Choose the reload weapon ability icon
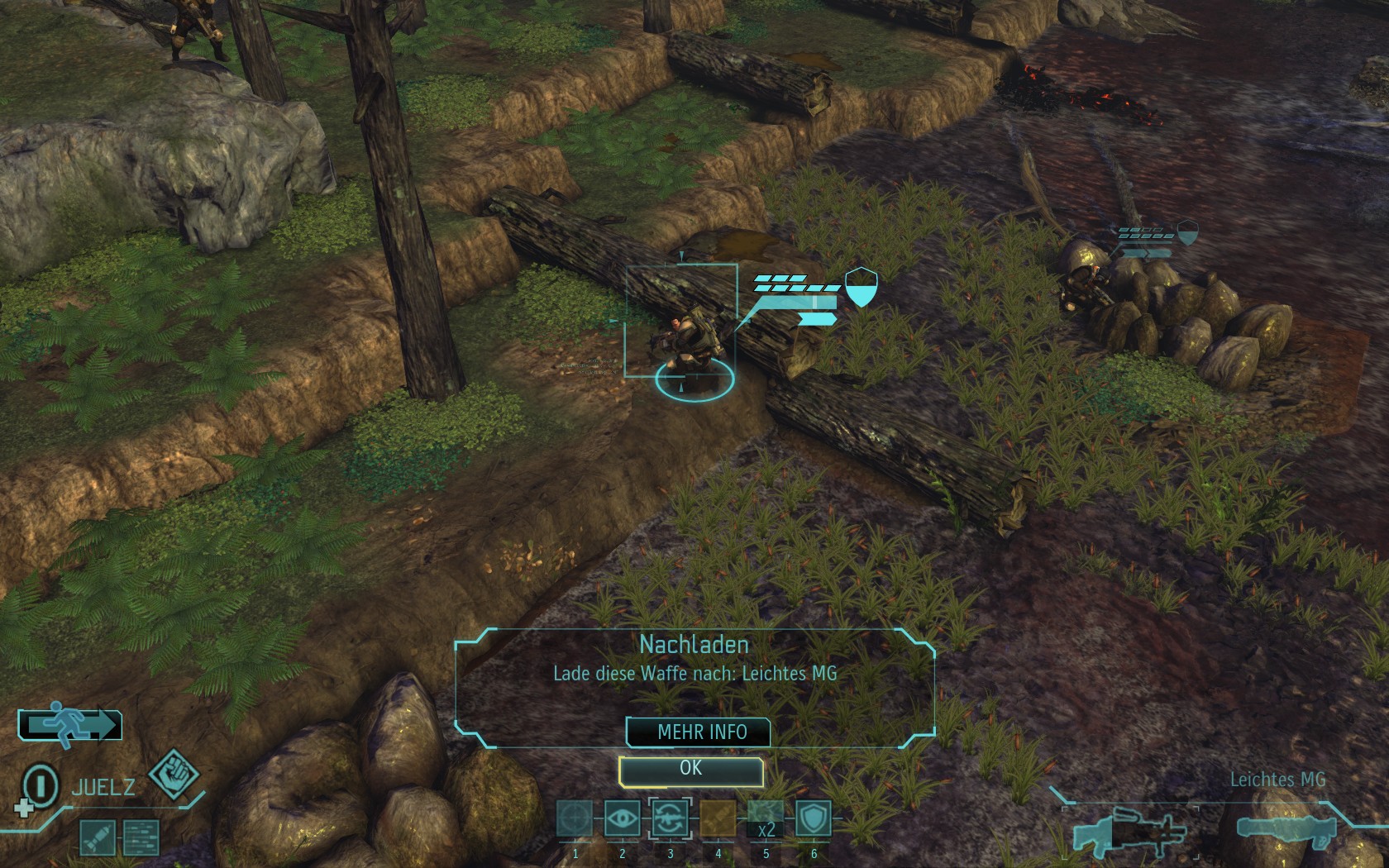The width and height of the screenshot is (1389, 868). click(670, 819)
